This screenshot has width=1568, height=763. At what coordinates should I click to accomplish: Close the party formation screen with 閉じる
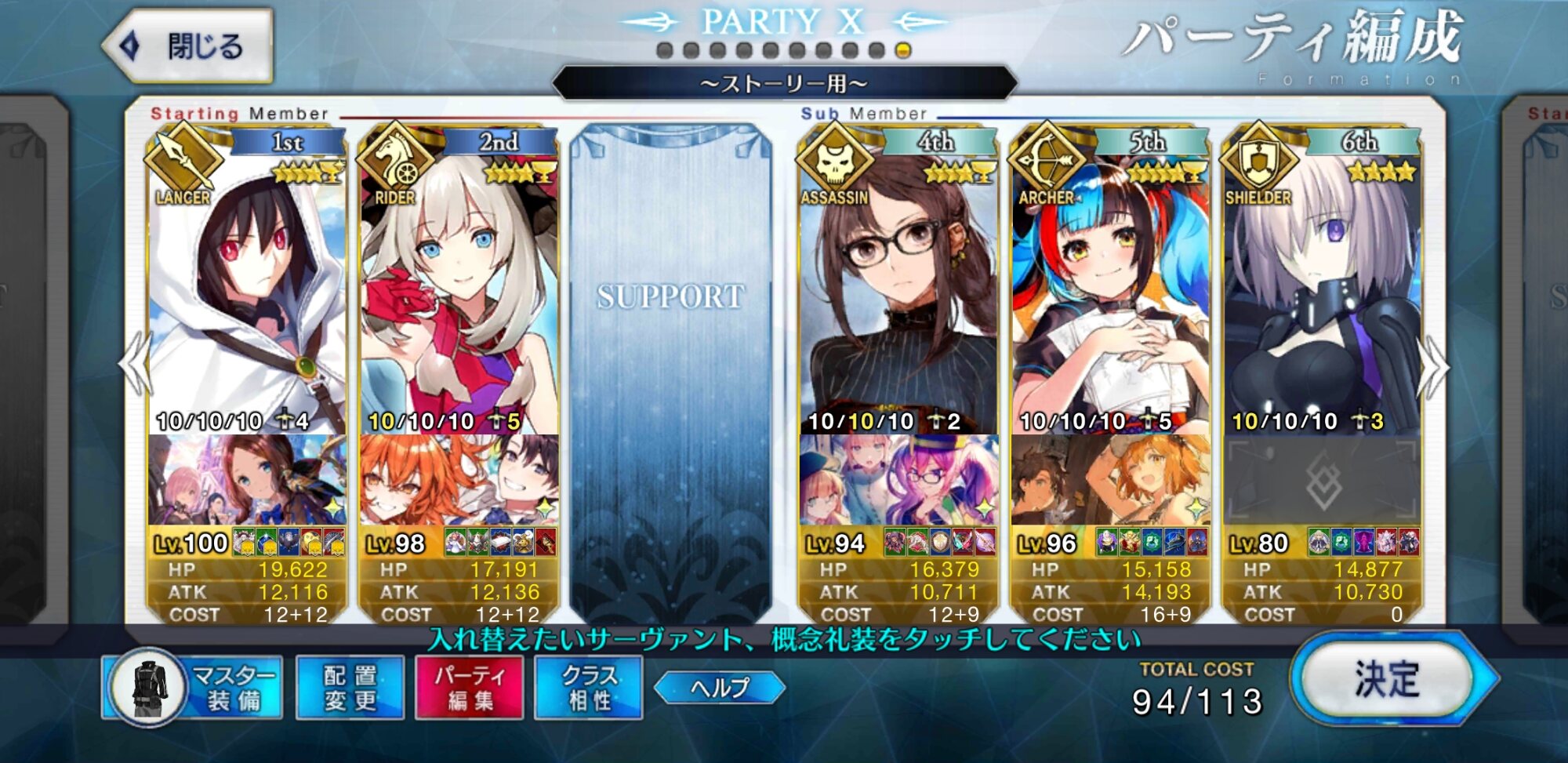click(x=190, y=47)
